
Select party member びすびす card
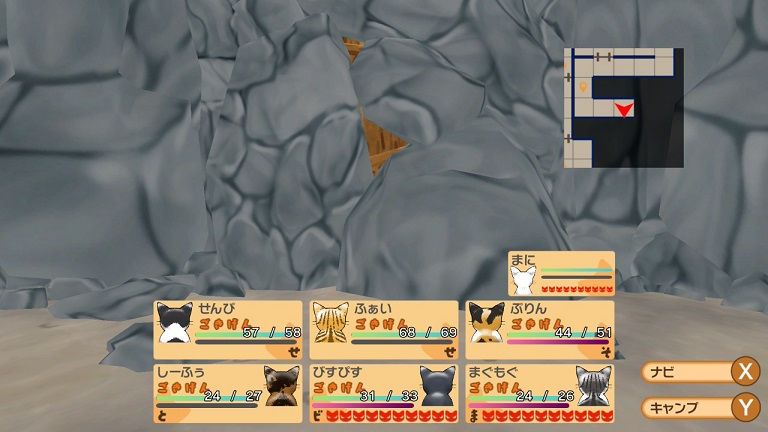pyautogui.click(x=384, y=393)
